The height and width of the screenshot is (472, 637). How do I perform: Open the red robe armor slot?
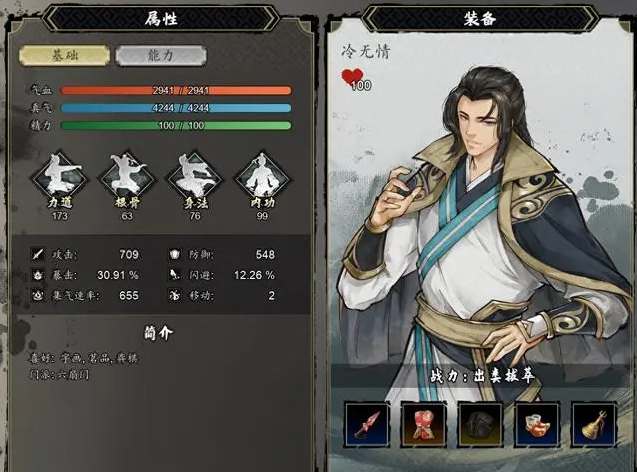(423, 425)
